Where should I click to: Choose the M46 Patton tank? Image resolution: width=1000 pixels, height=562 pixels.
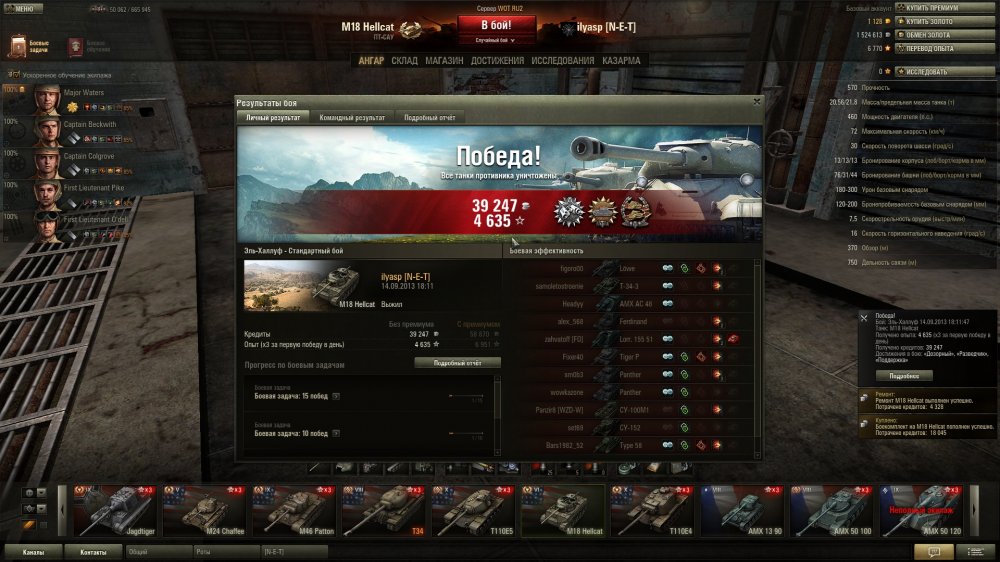pos(293,510)
